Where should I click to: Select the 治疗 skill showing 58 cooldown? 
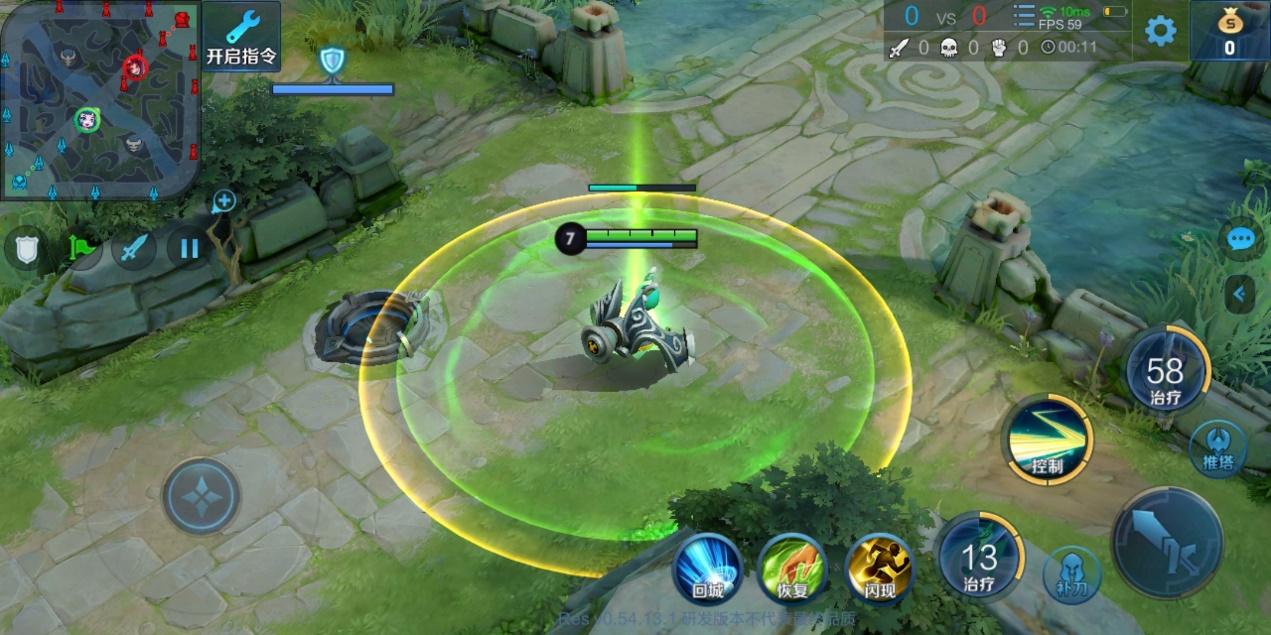pos(1165,372)
